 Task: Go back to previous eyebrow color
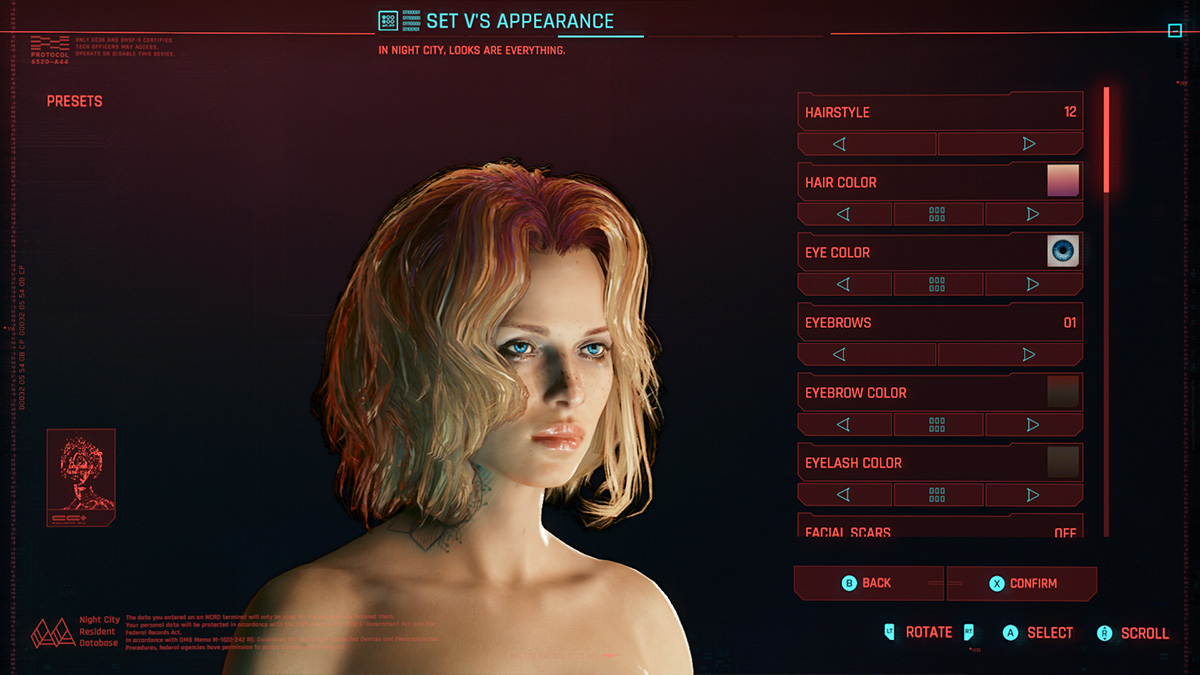[x=844, y=424]
